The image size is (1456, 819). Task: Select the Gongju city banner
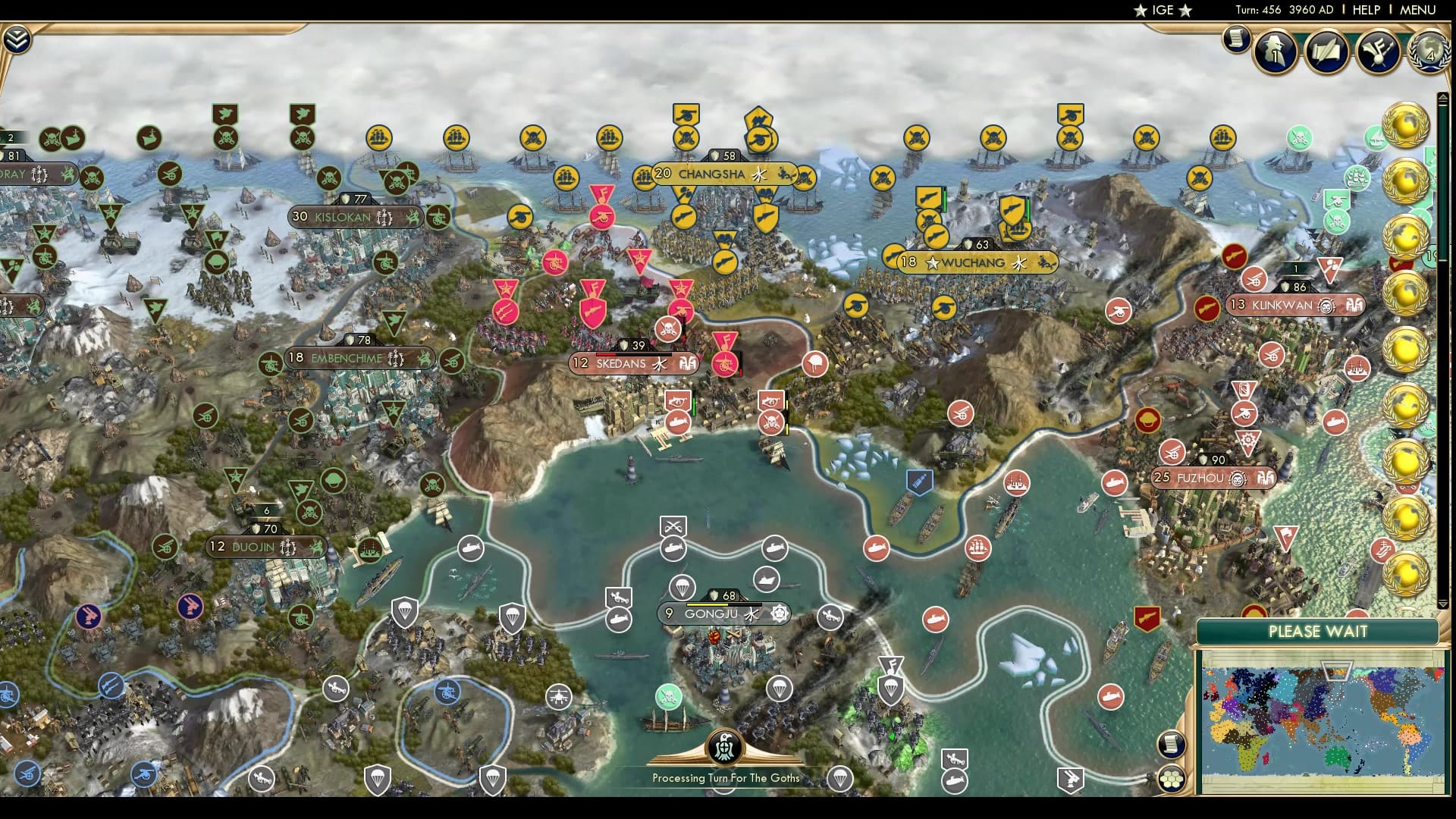coord(711,614)
